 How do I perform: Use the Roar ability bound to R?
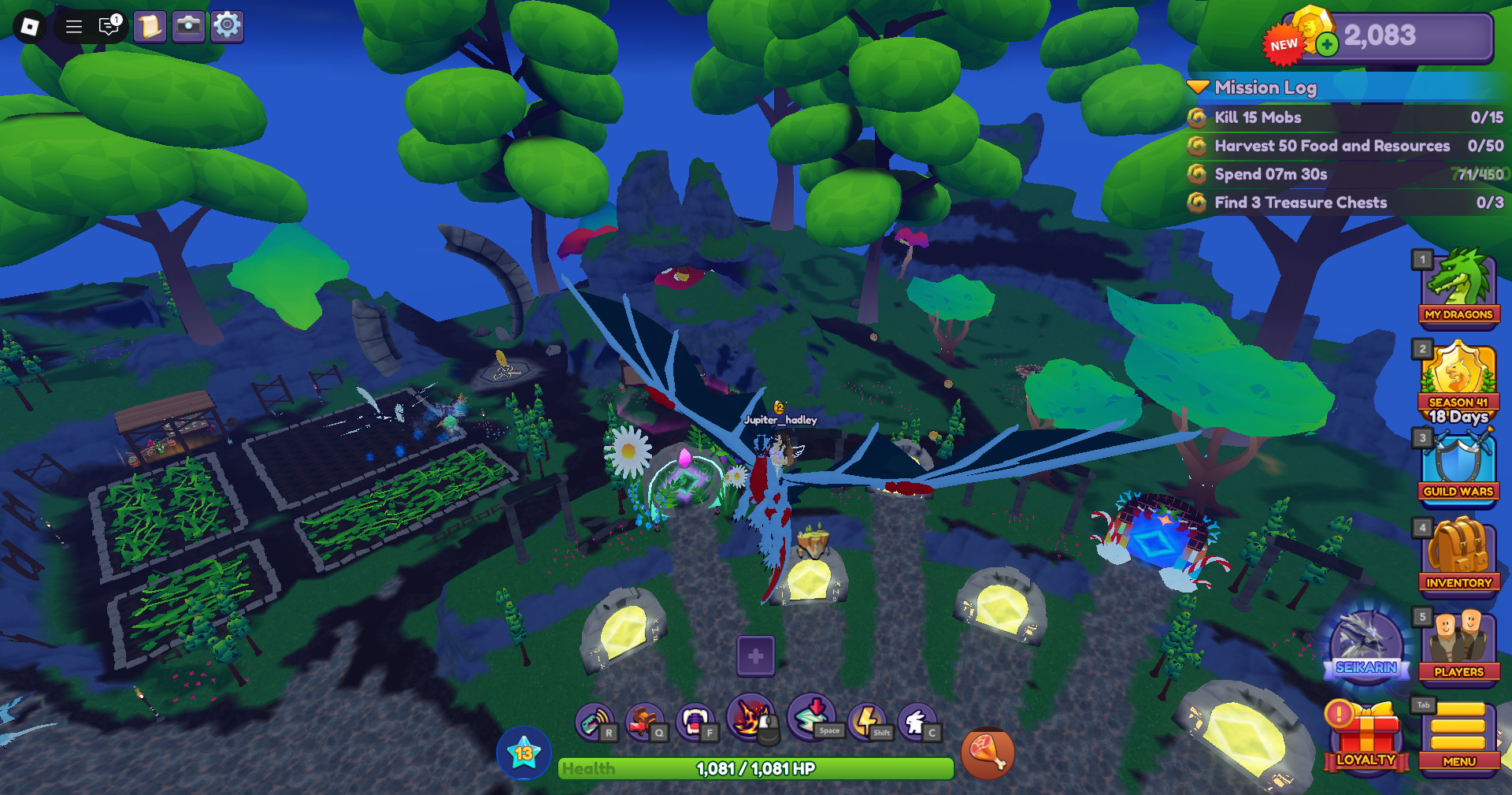[595, 719]
